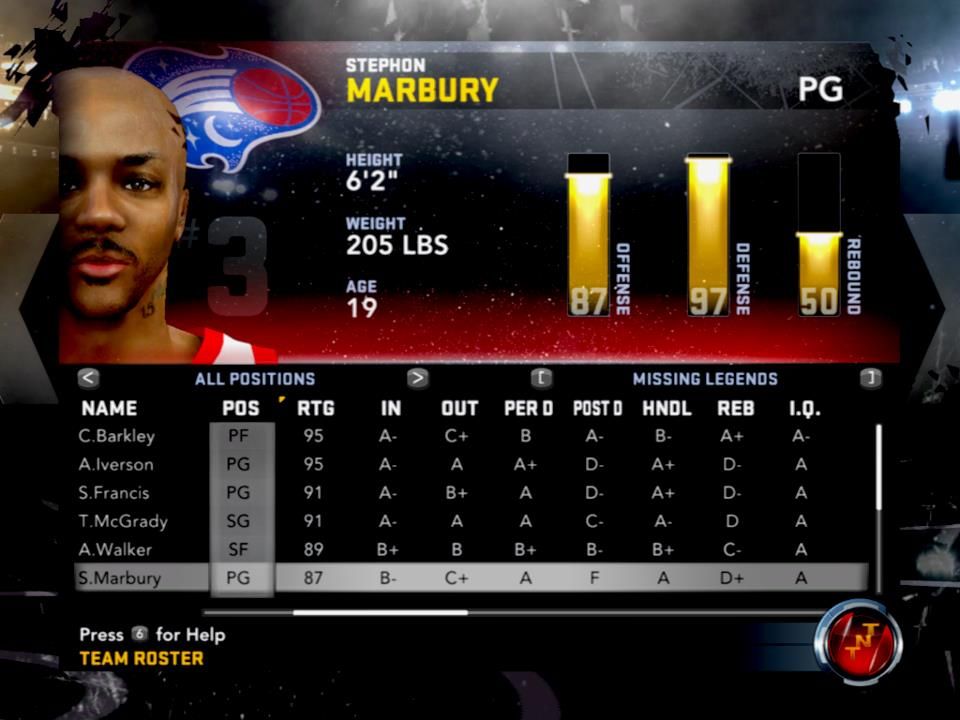This screenshot has height=720, width=960.
Task: Sort players by the OUT column
Action: (459, 408)
